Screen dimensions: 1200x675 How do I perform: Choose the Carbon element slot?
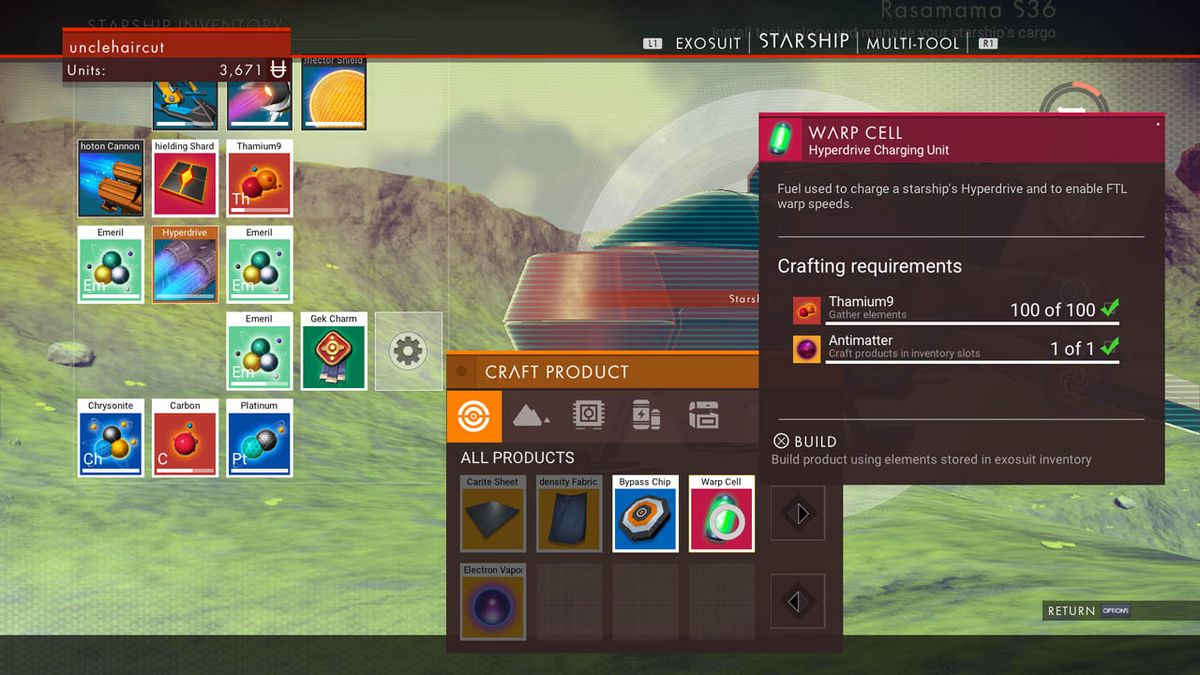click(x=185, y=438)
